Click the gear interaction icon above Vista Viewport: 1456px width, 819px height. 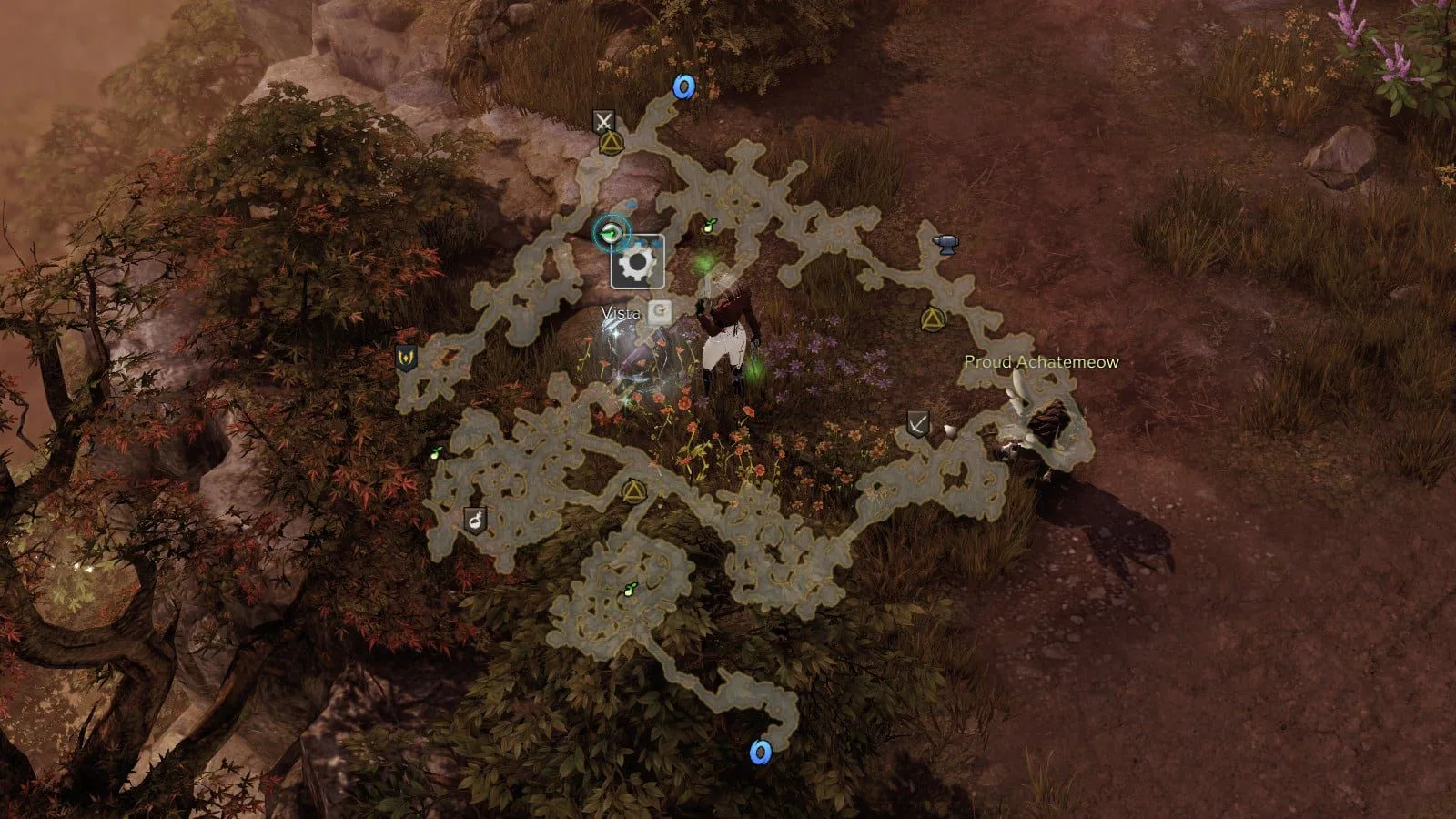click(x=637, y=263)
